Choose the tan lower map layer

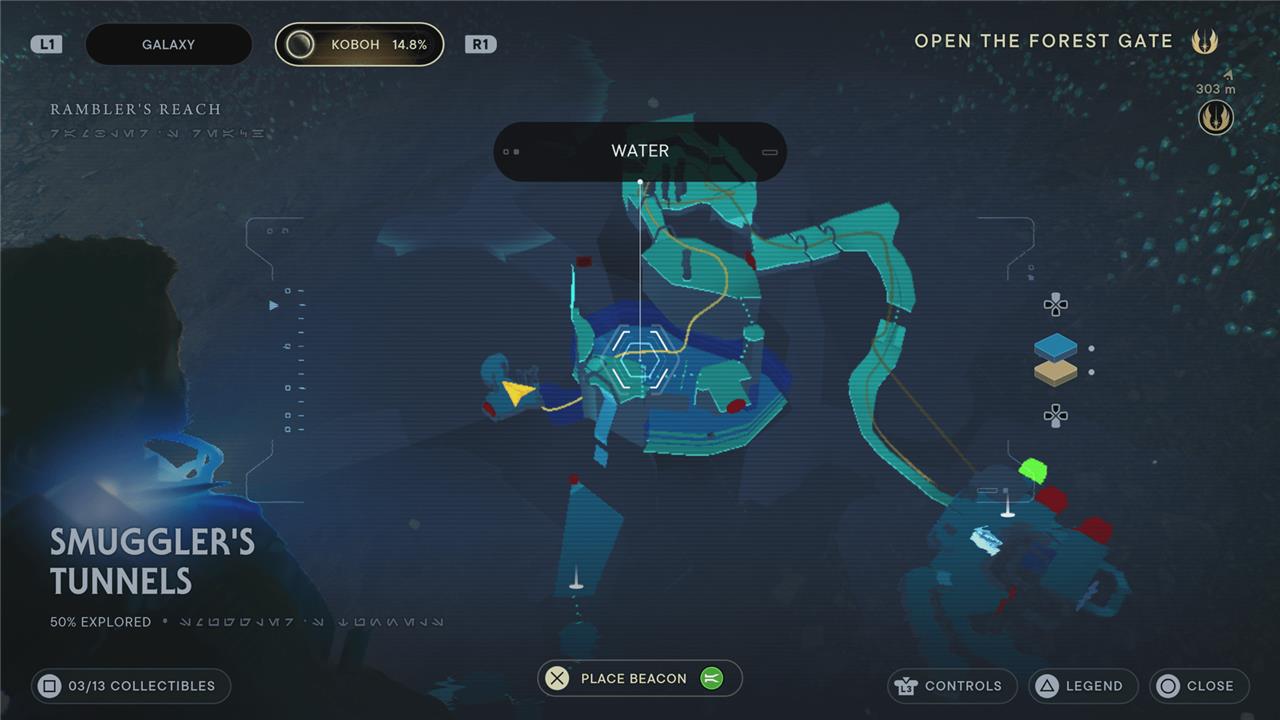point(1056,372)
